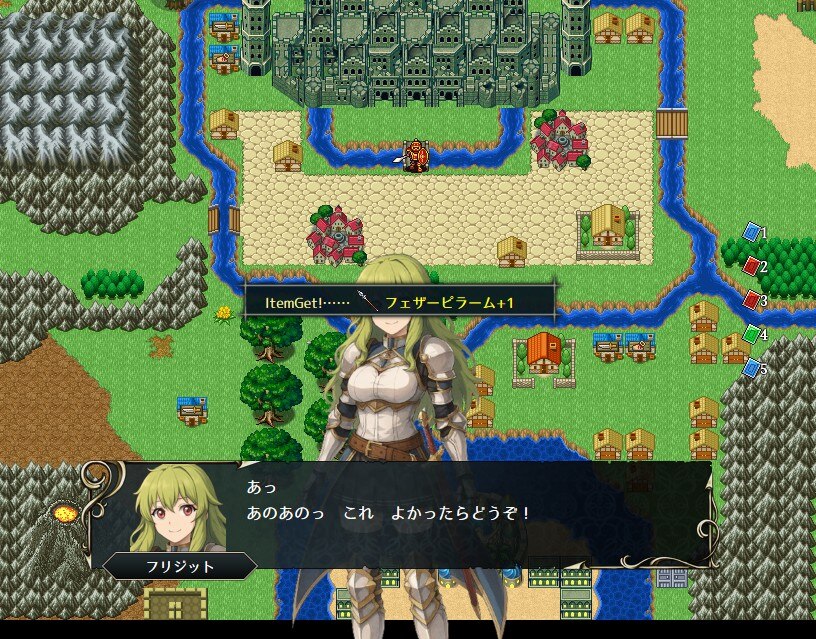The height and width of the screenshot is (639, 816).
Task: Choose the red card numbered 3
Action: click(751, 300)
